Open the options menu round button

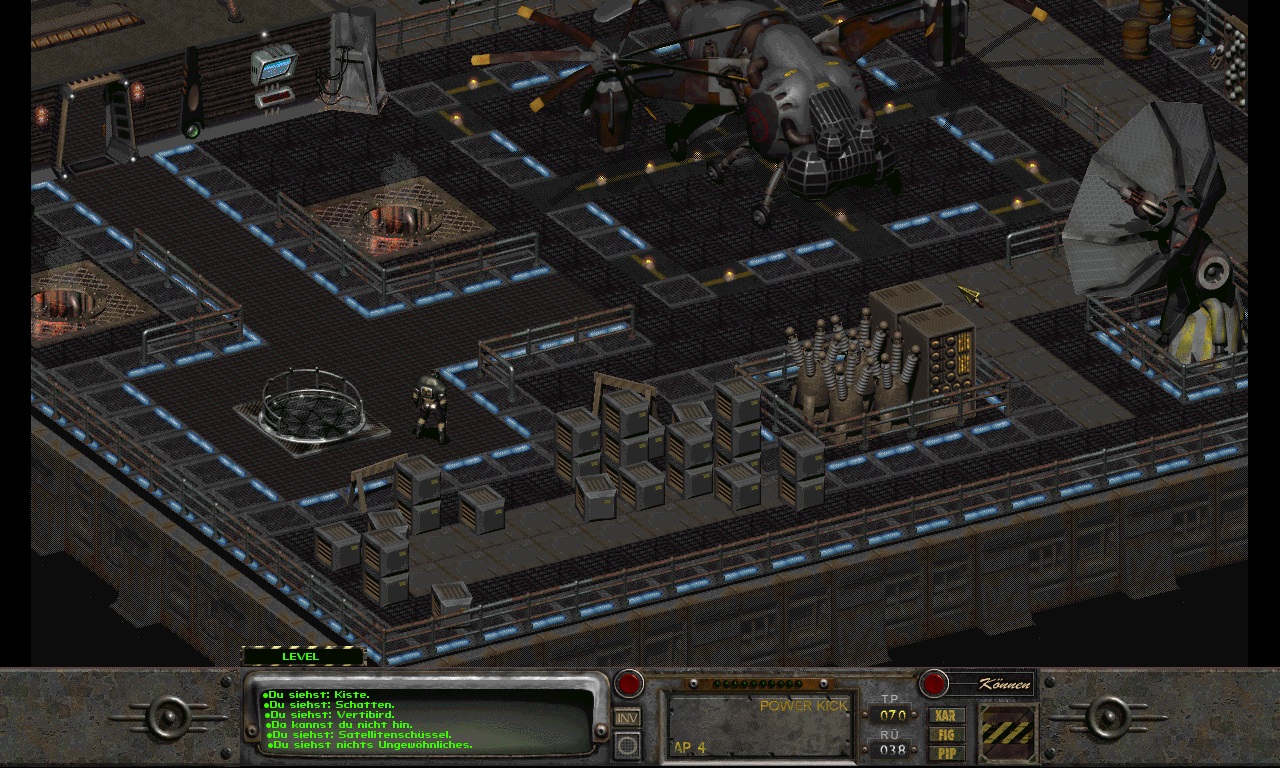click(627, 744)
